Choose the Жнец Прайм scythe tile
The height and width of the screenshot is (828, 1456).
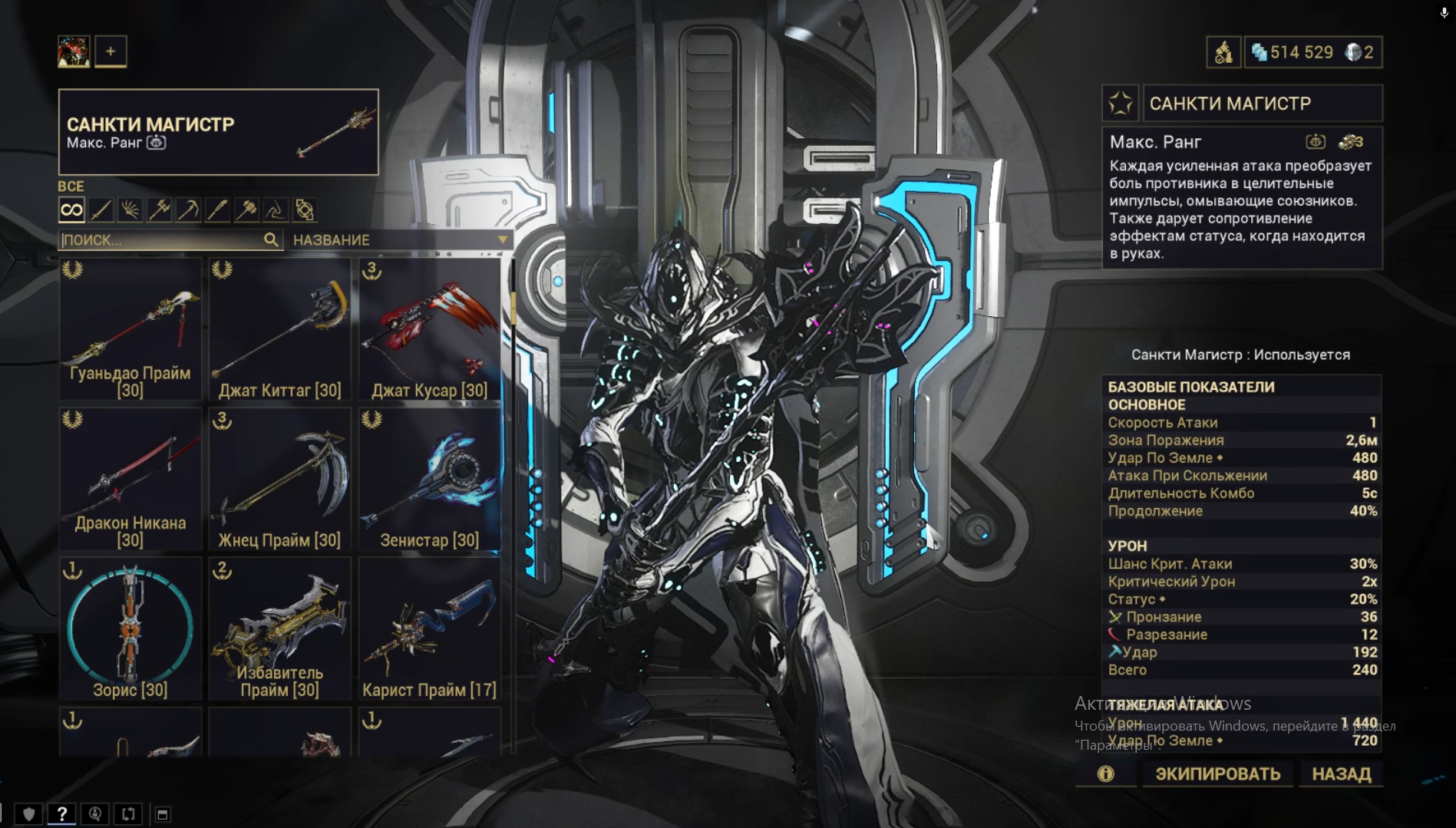pos(280,479)
